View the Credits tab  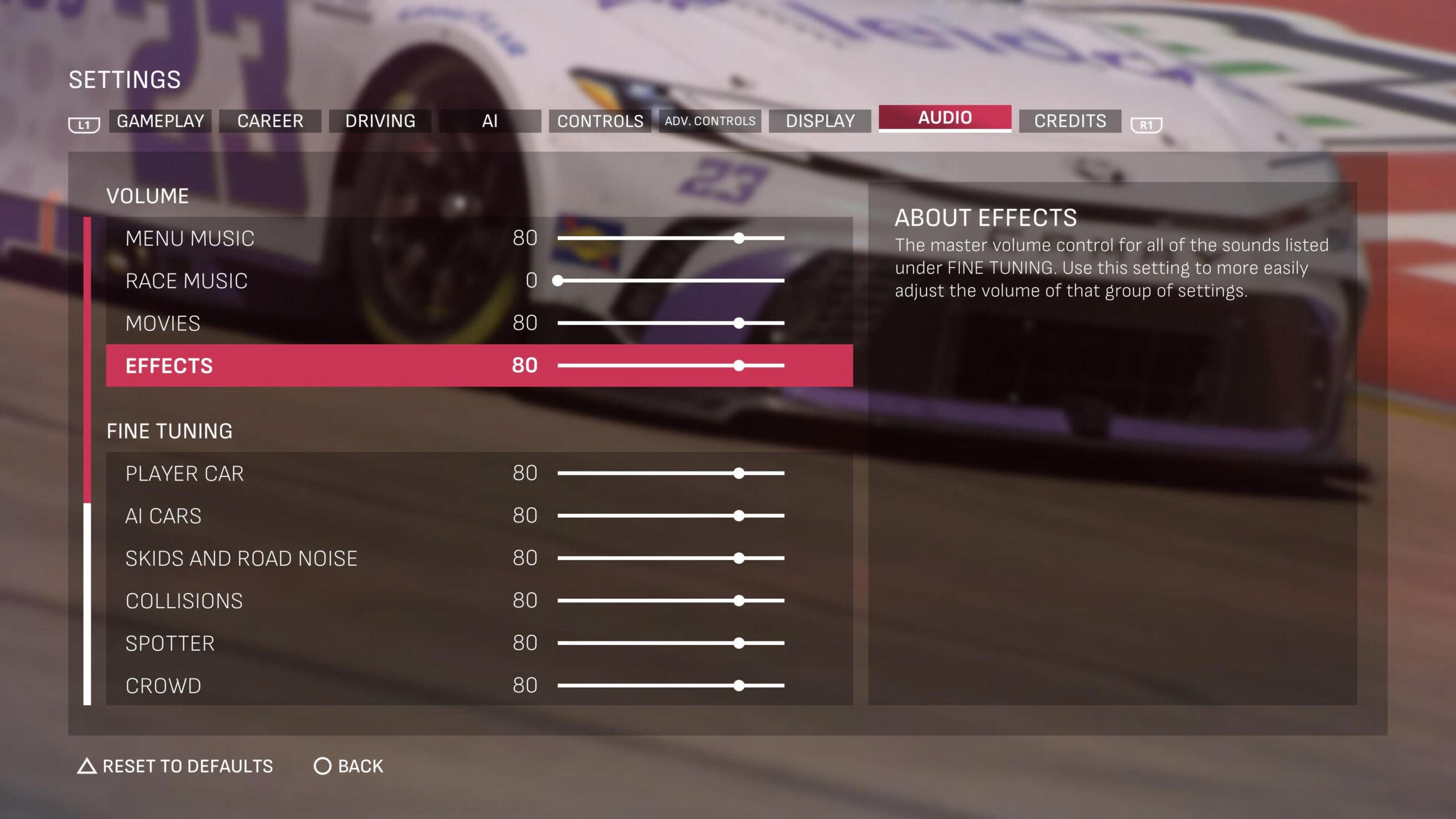1070,121
